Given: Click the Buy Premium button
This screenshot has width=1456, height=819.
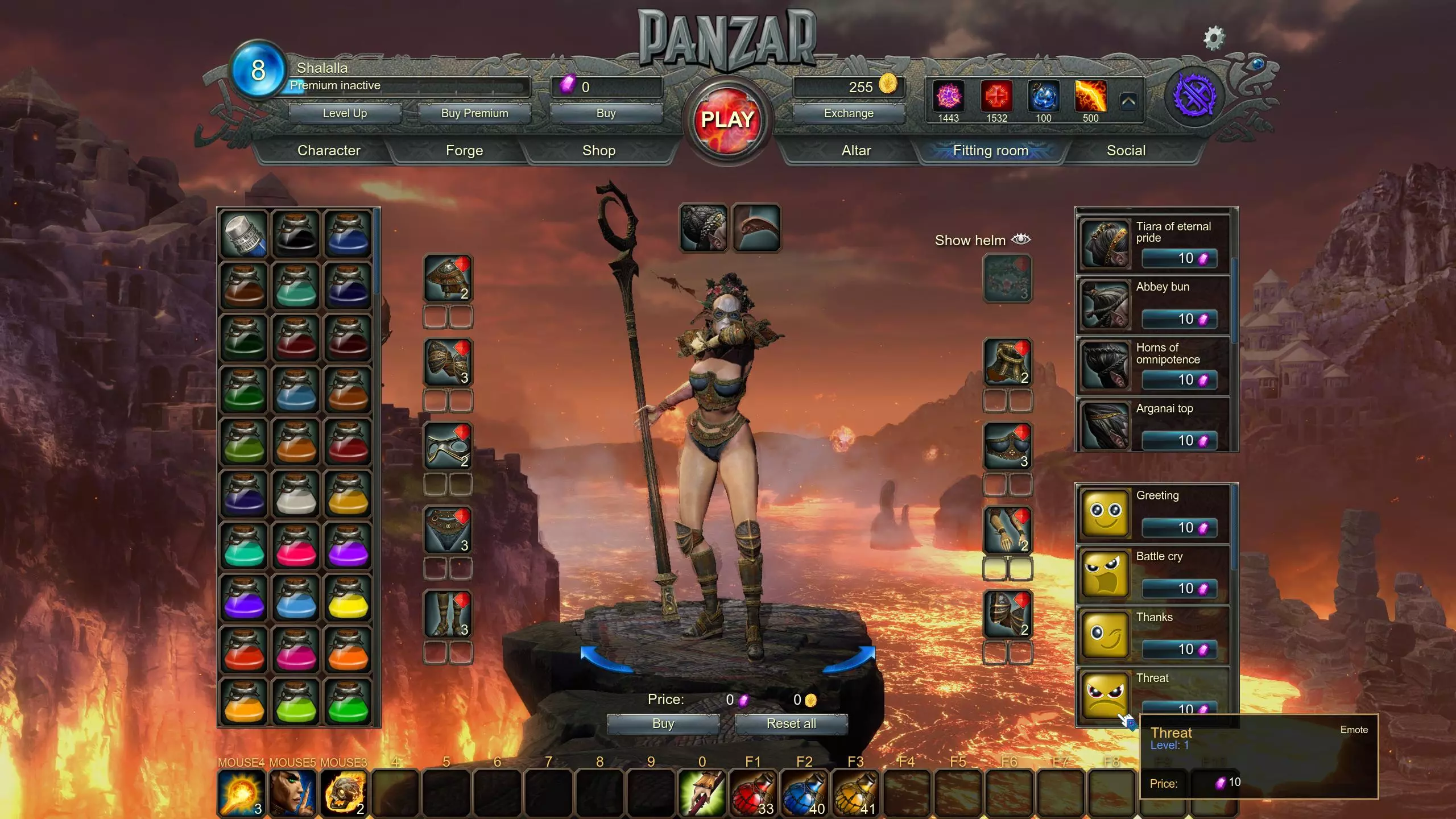Looking at the screenshot, I should pyautogui.click(x=474, y=113).
